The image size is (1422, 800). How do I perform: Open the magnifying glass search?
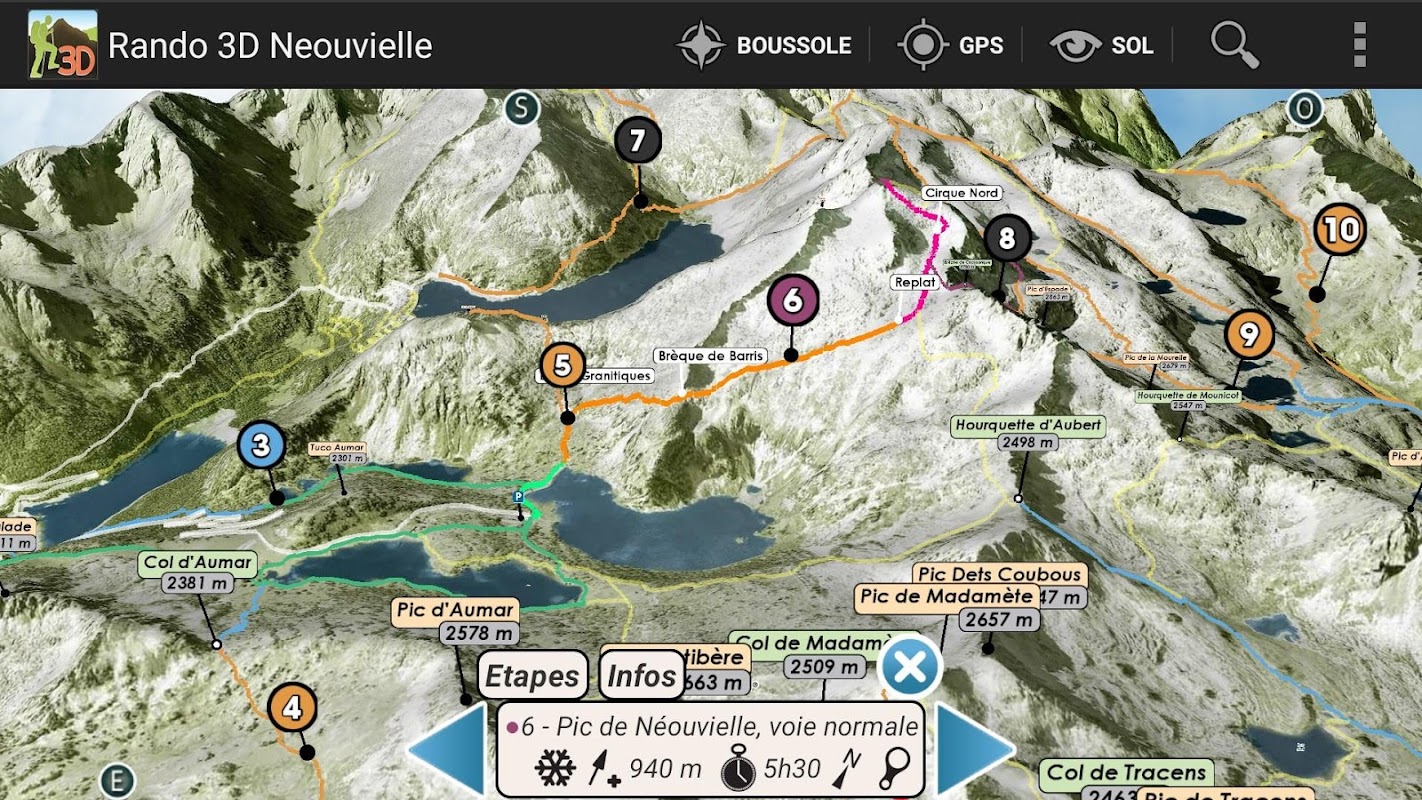click(1234, 45)
